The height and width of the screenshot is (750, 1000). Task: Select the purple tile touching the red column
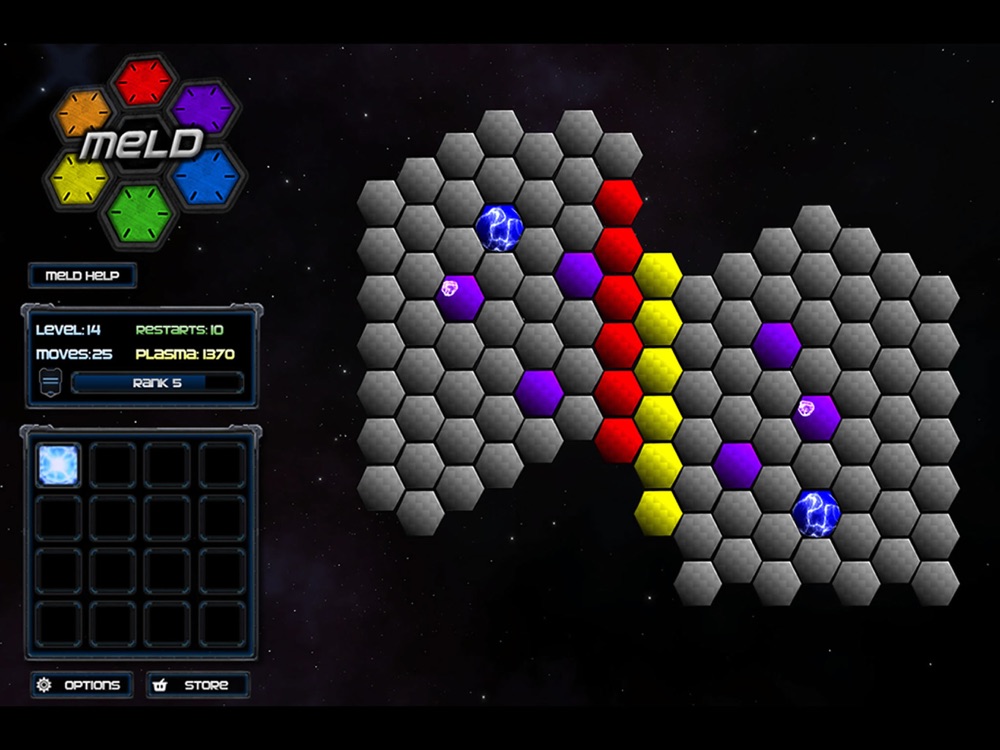point(579,274)
